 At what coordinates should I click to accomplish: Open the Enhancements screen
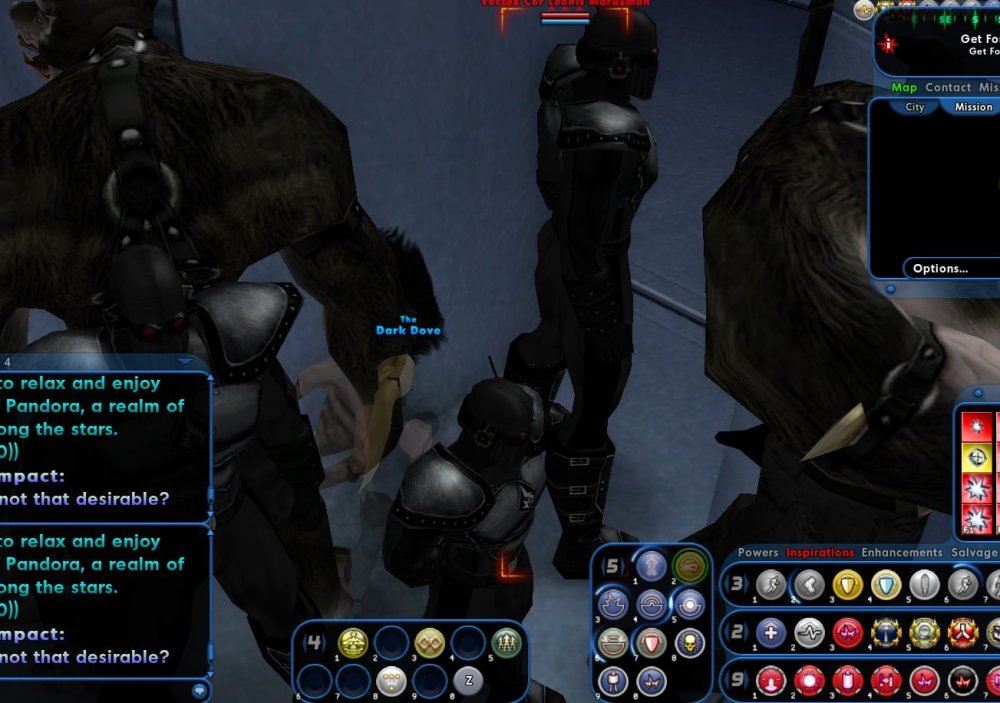click(902, 552)
